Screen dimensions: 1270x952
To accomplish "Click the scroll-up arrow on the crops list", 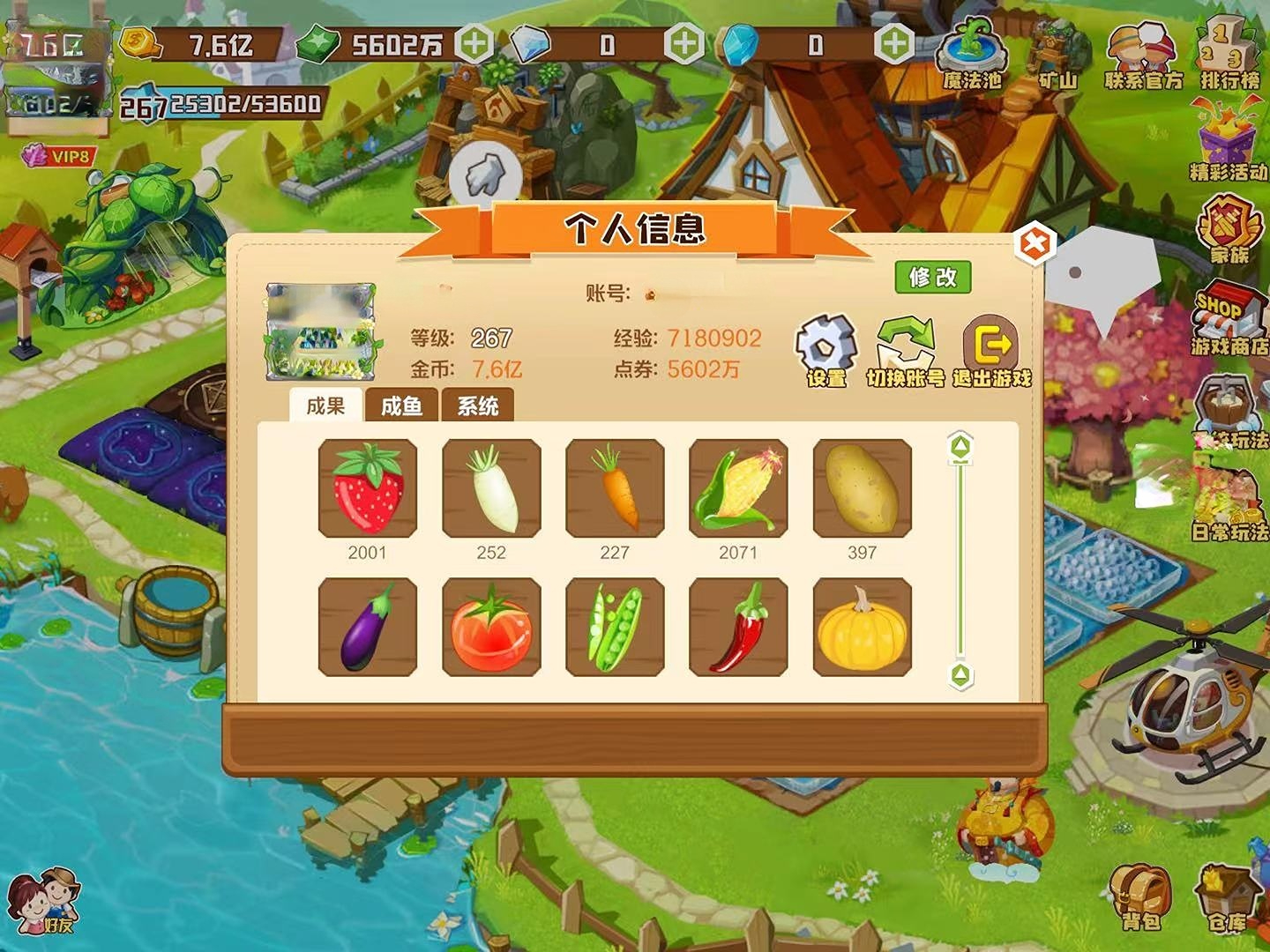I will pos(960,448).
